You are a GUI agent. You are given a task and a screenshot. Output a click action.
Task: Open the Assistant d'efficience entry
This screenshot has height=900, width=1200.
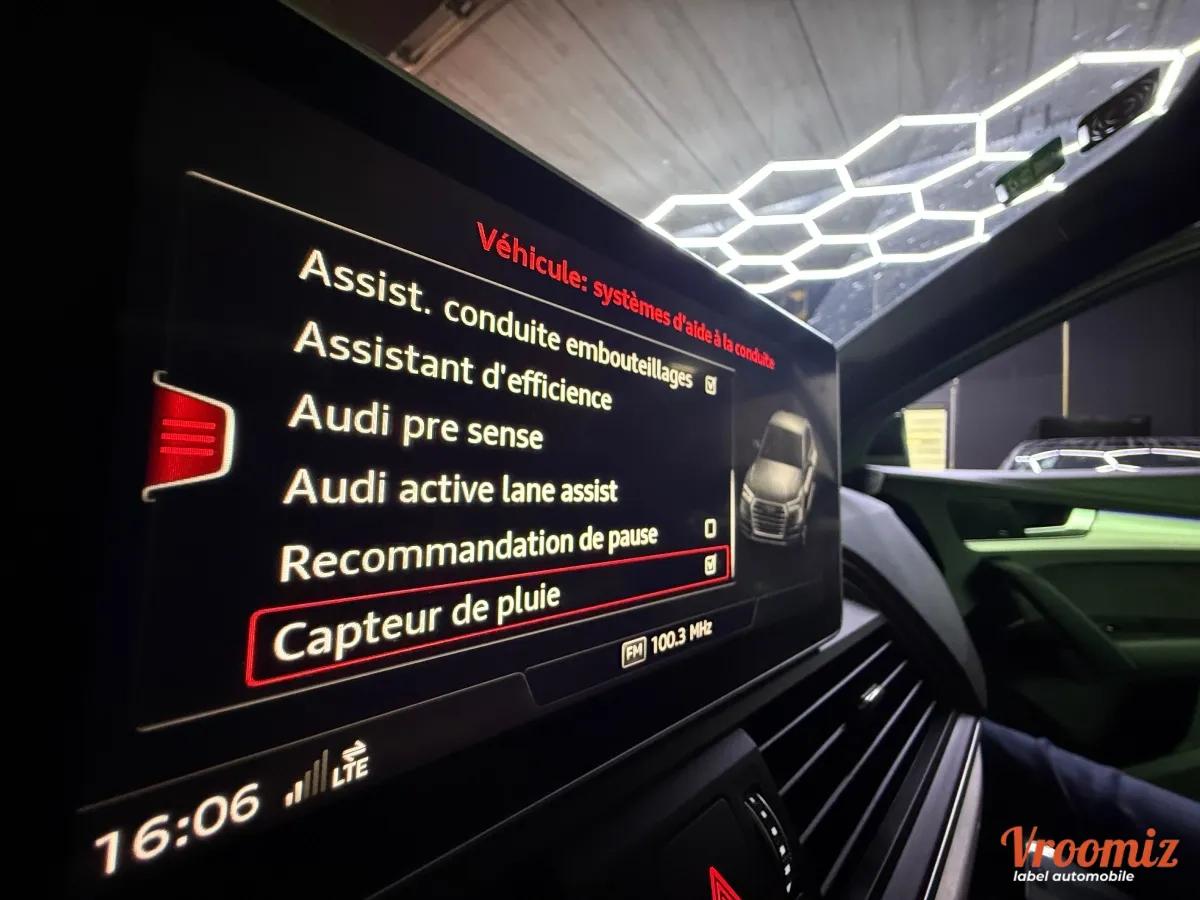click(451, 367)
